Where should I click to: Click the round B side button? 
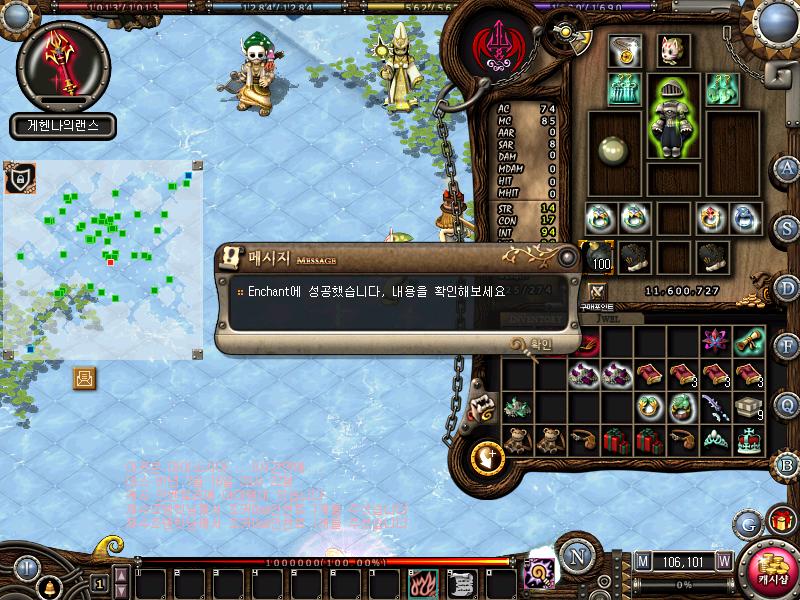(787, 464)
